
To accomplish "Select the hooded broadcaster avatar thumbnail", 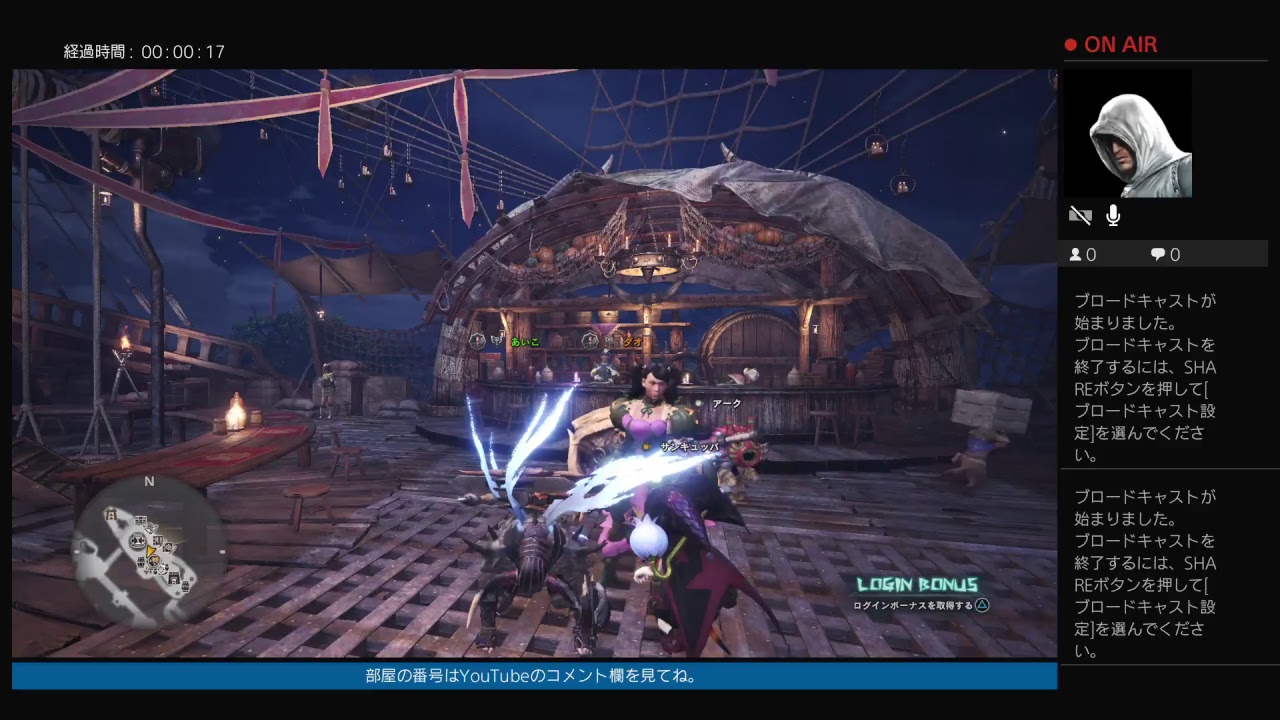I will (1129, 134).
